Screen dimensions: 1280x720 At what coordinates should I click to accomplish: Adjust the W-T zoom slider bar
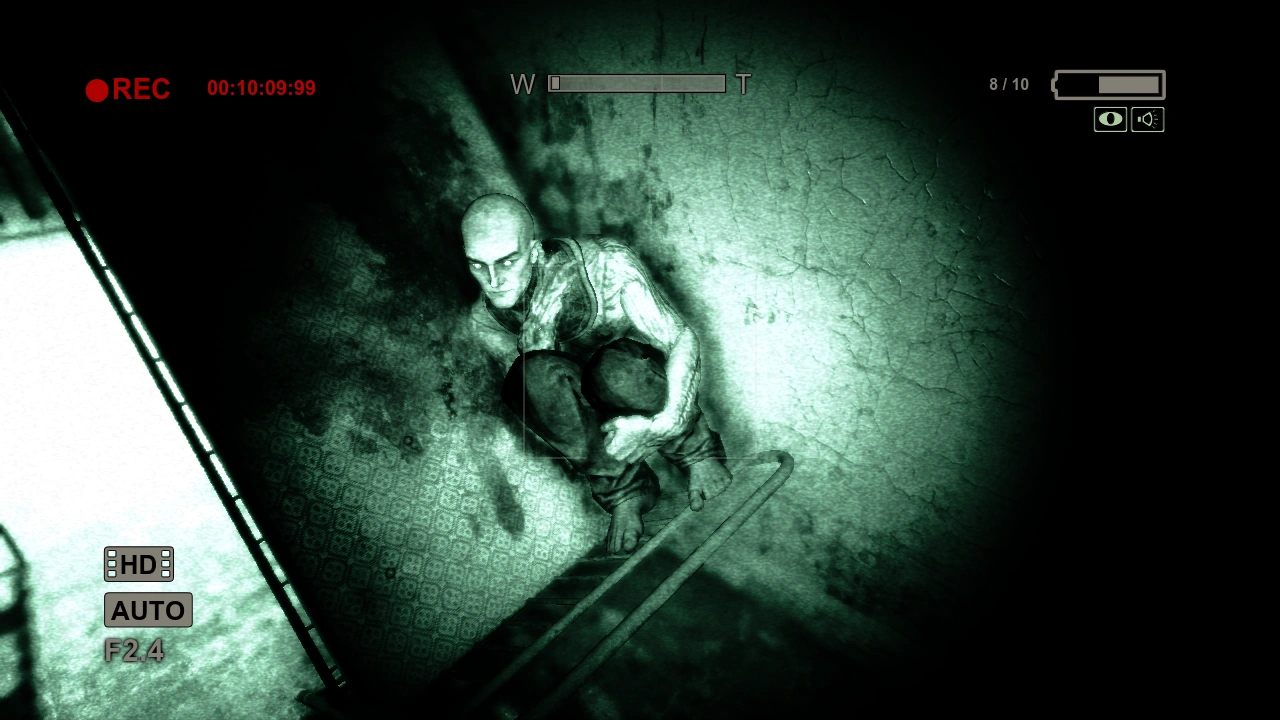(x=637, y=84)
